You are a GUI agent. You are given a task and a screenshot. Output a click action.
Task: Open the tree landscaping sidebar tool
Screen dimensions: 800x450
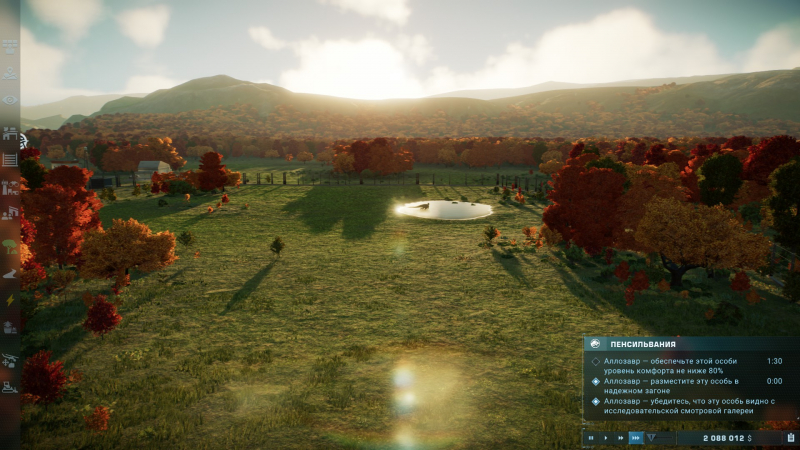10,243
